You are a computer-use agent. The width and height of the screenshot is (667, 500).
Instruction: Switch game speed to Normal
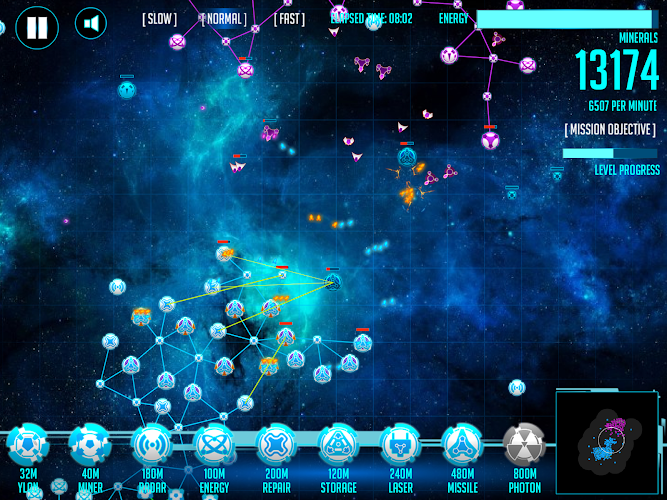[225, 18]
